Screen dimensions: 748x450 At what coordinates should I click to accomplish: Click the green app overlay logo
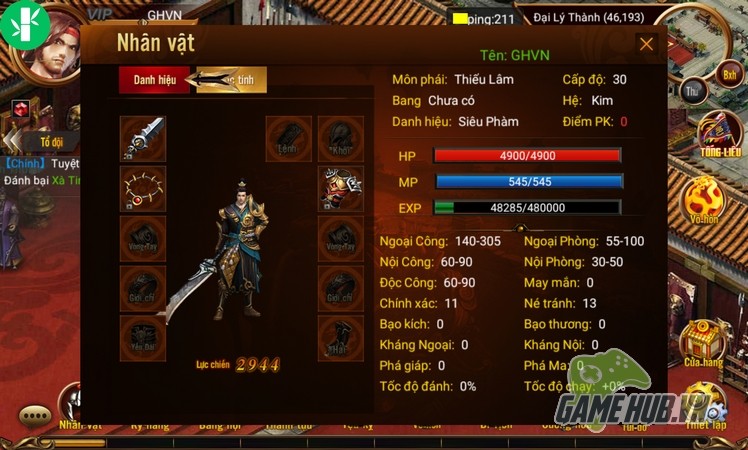(25, 23)
